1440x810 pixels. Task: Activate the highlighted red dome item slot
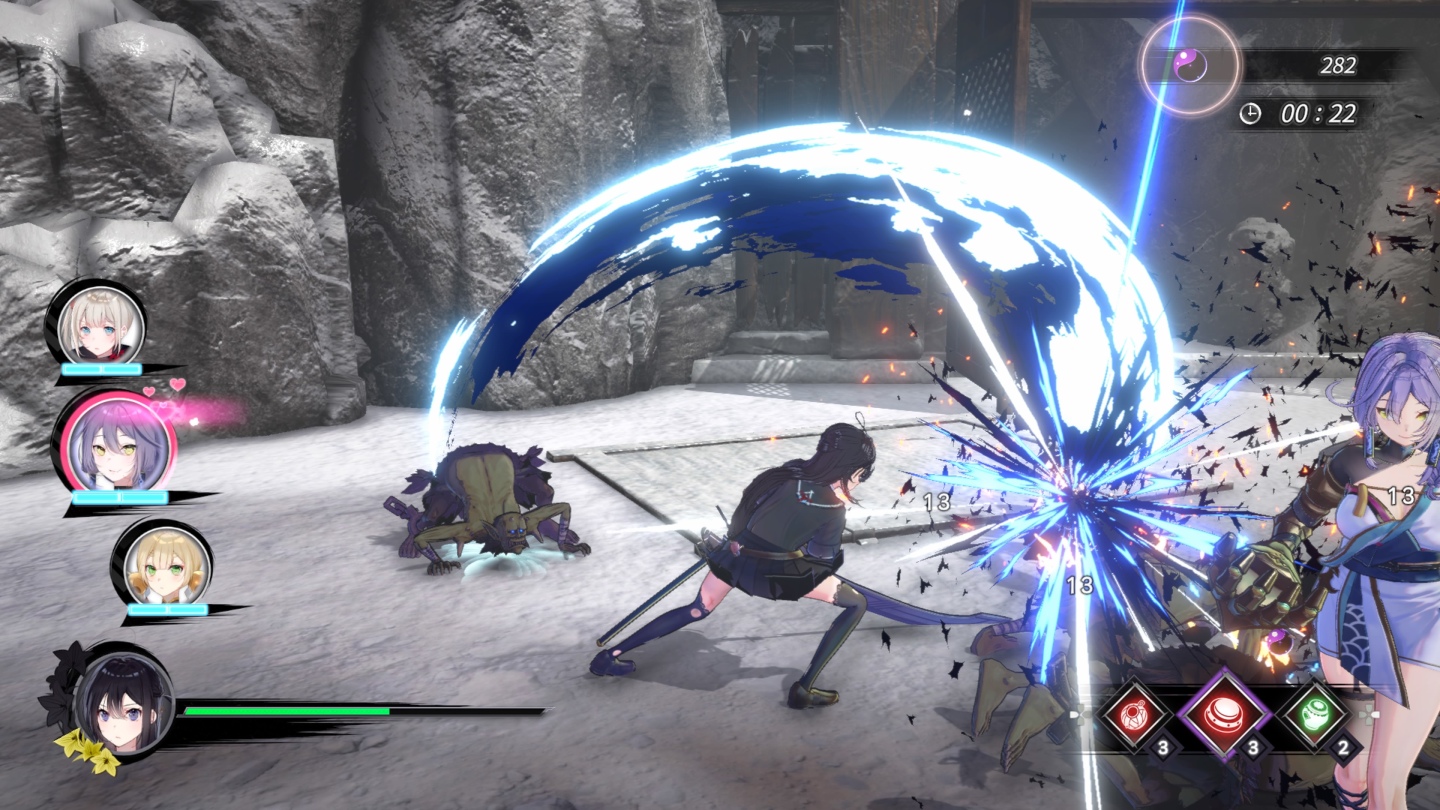pos(1224,716)
